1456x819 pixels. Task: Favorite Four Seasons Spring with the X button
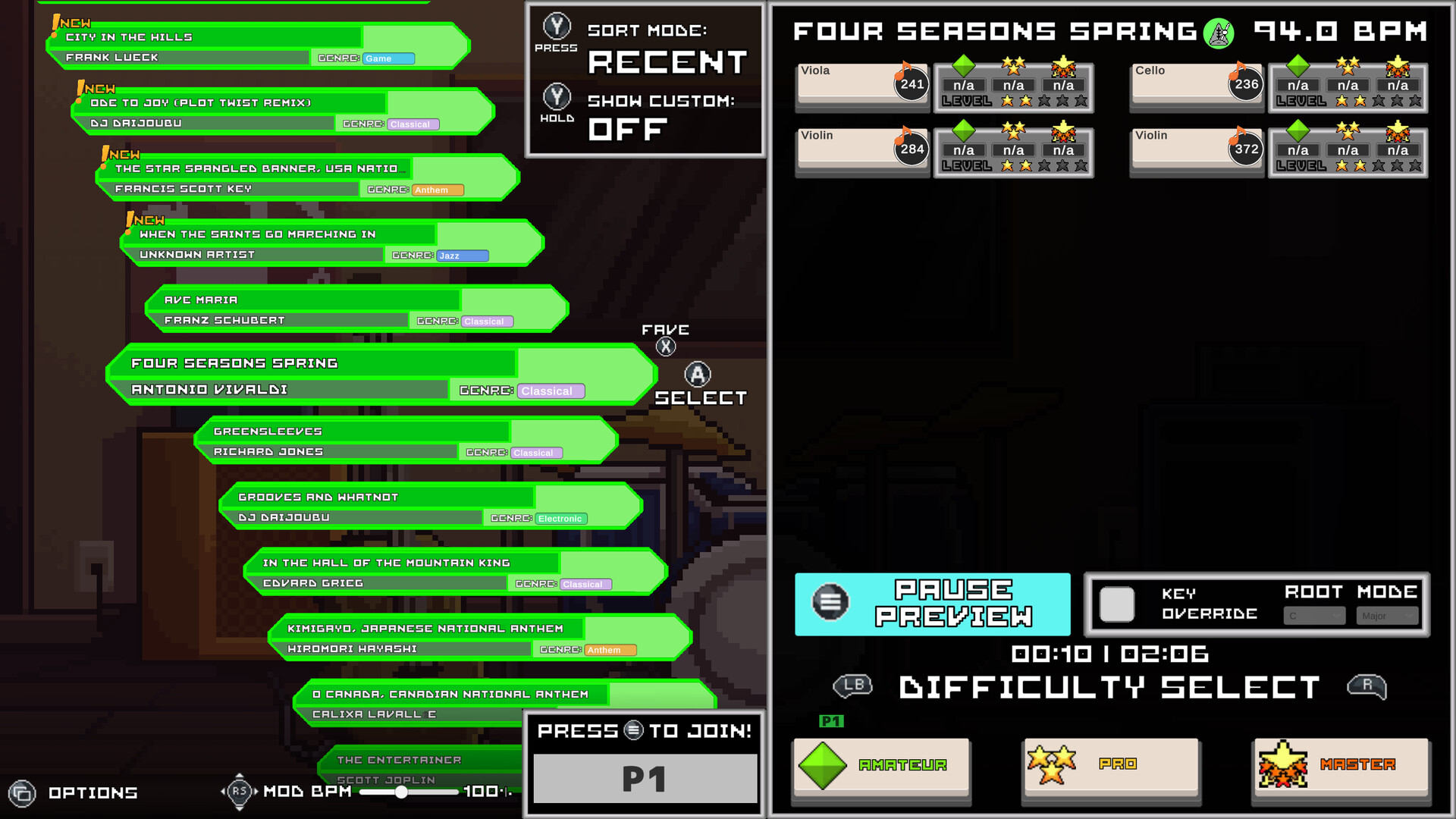pyautogui.click(x=665, y=346)
